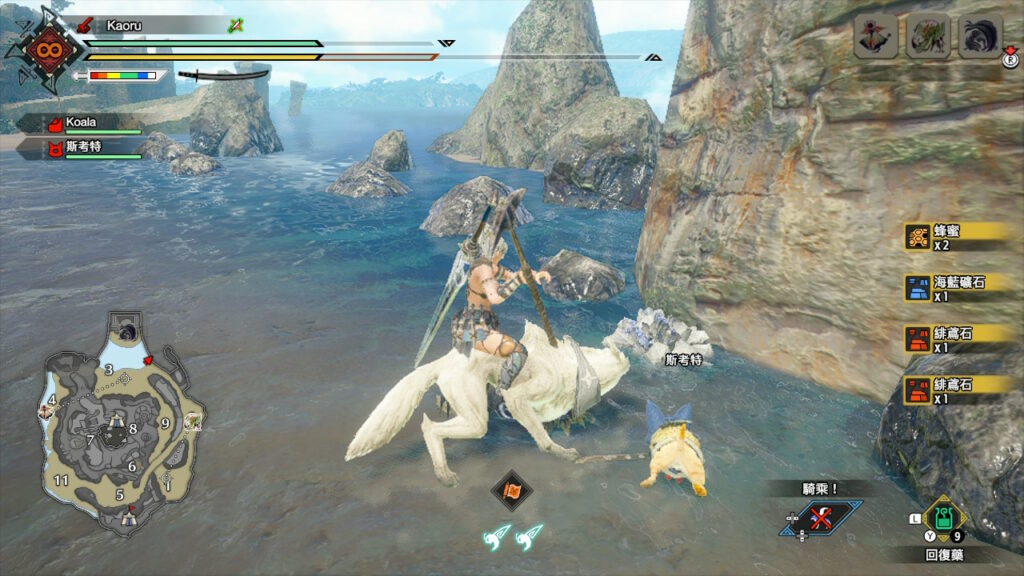1024x576 pixels.
Task: Select the player name Kaoru
Action: pyautogui.click(x=127, y=25)
